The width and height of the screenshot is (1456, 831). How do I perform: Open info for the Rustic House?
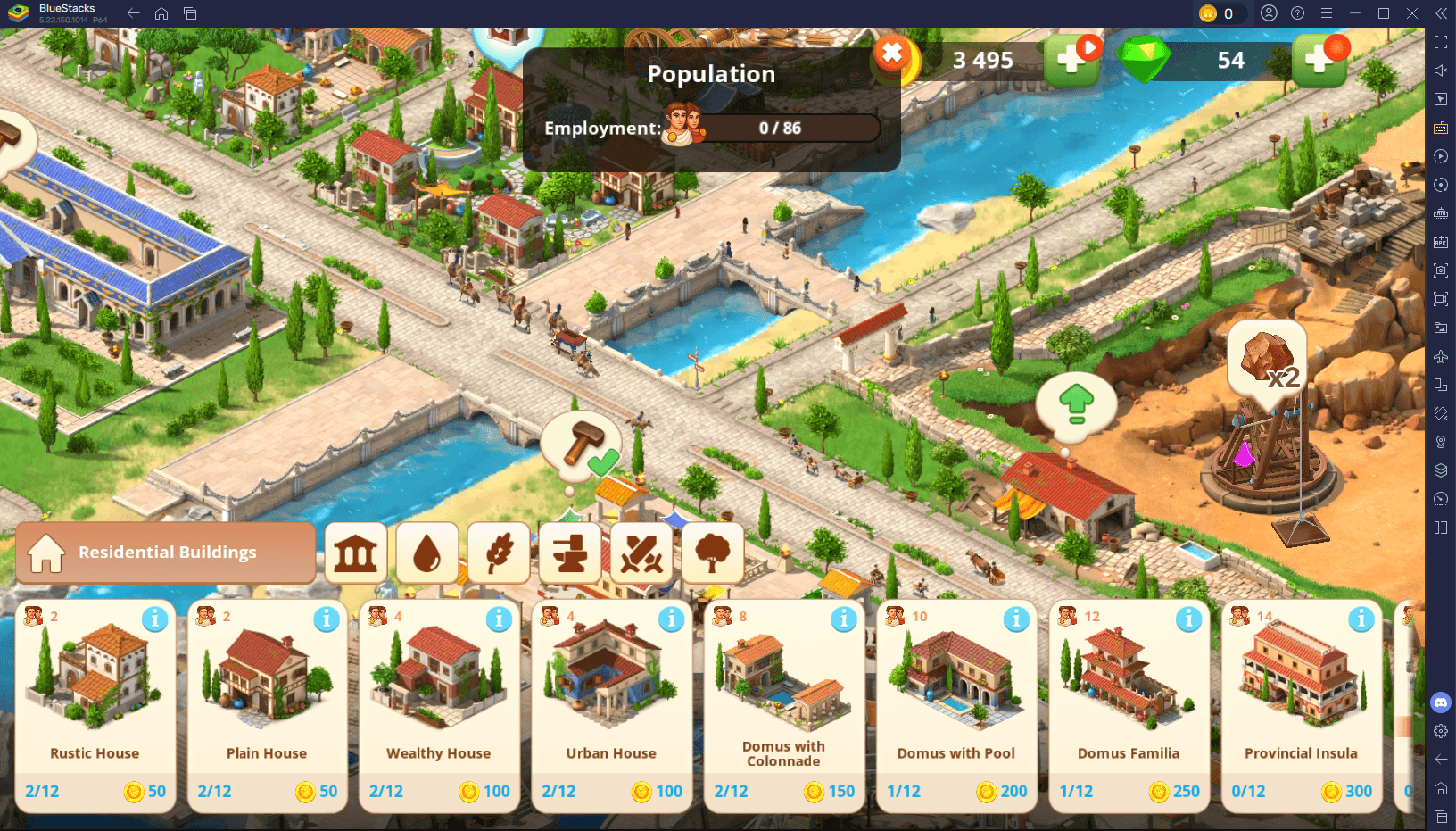click(155, 618)
